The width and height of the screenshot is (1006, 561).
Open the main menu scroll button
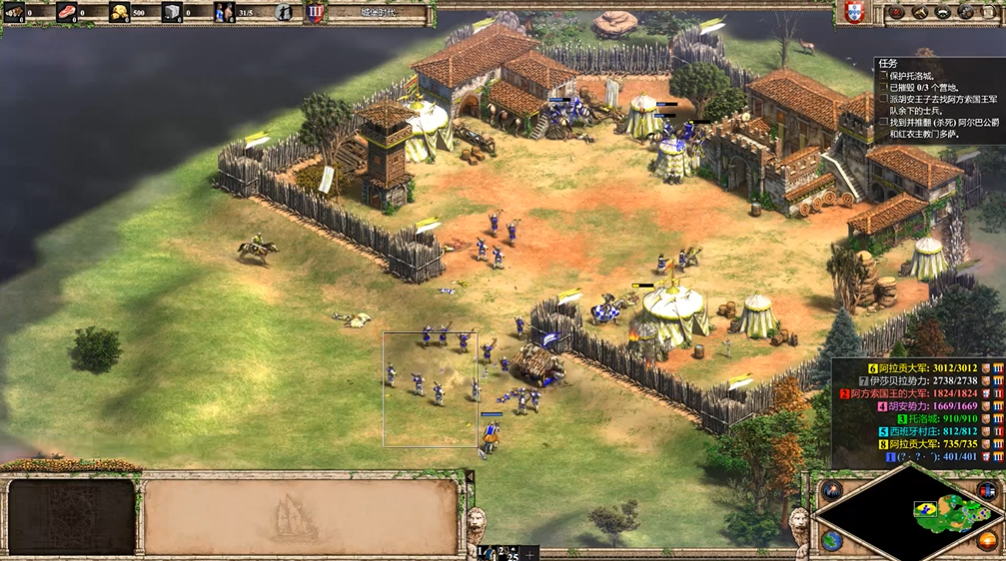click(989, 13)
